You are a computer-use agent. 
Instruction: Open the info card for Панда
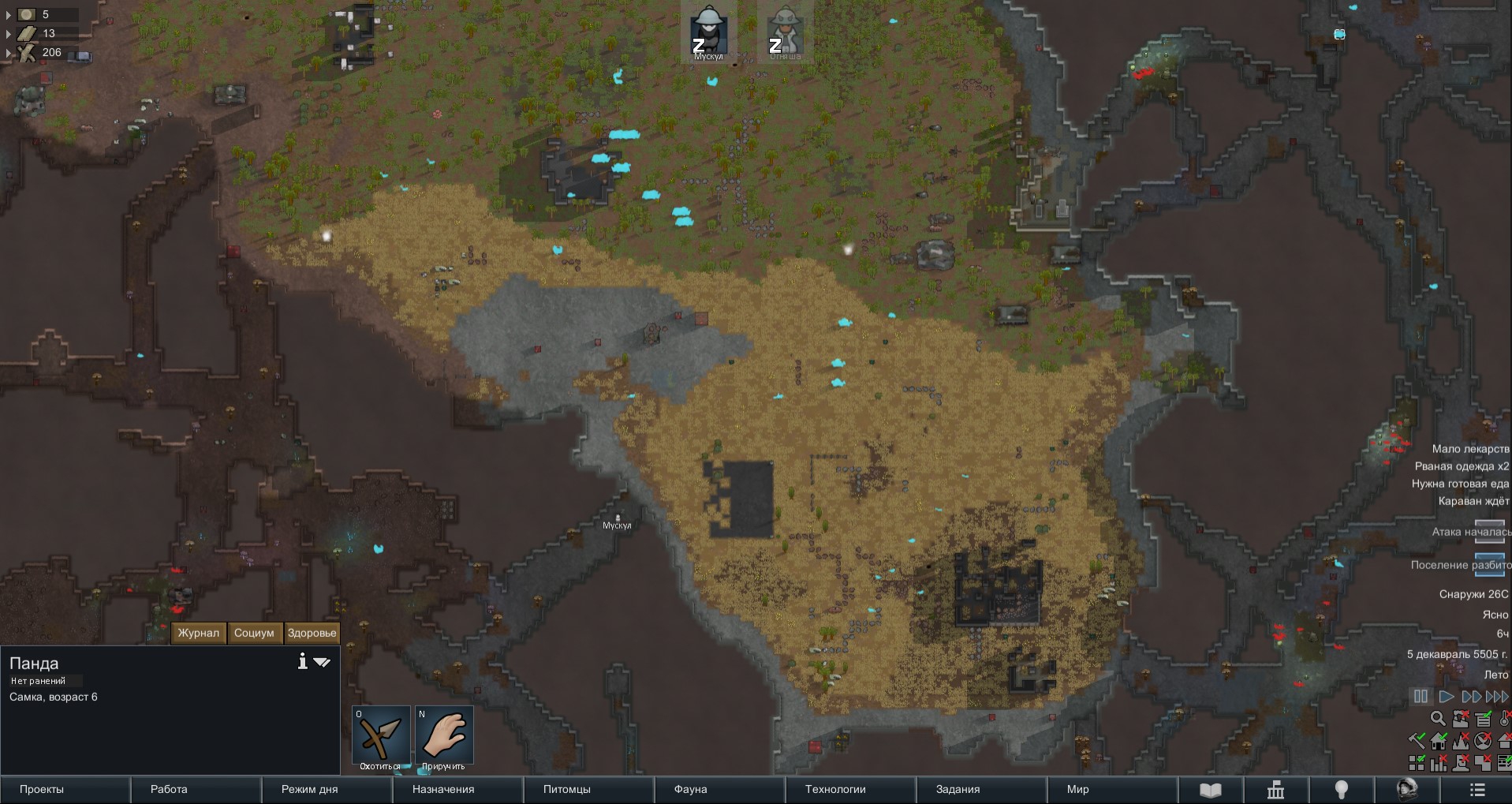coord(302,661)
